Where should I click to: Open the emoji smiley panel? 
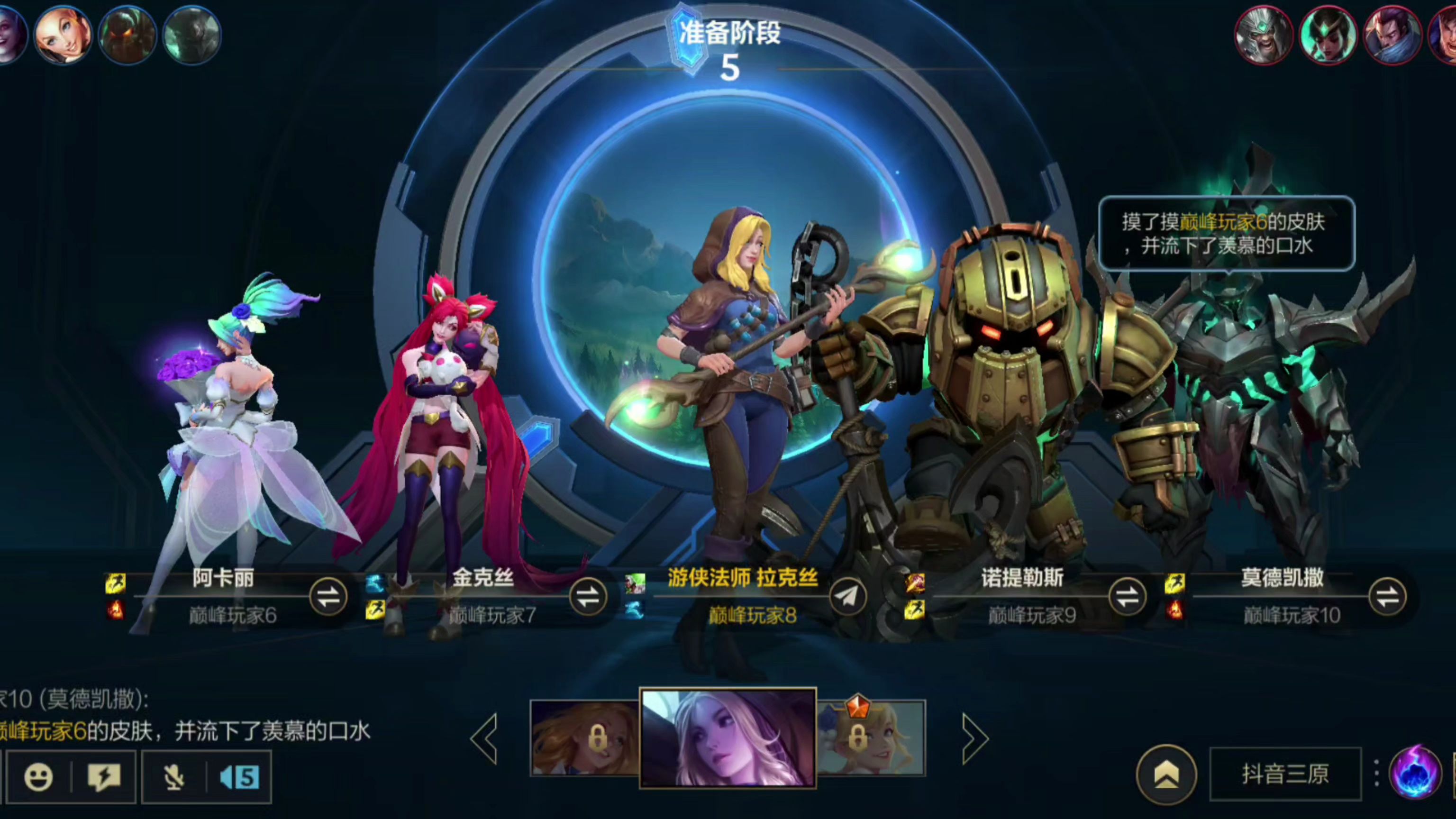(38, 778)
